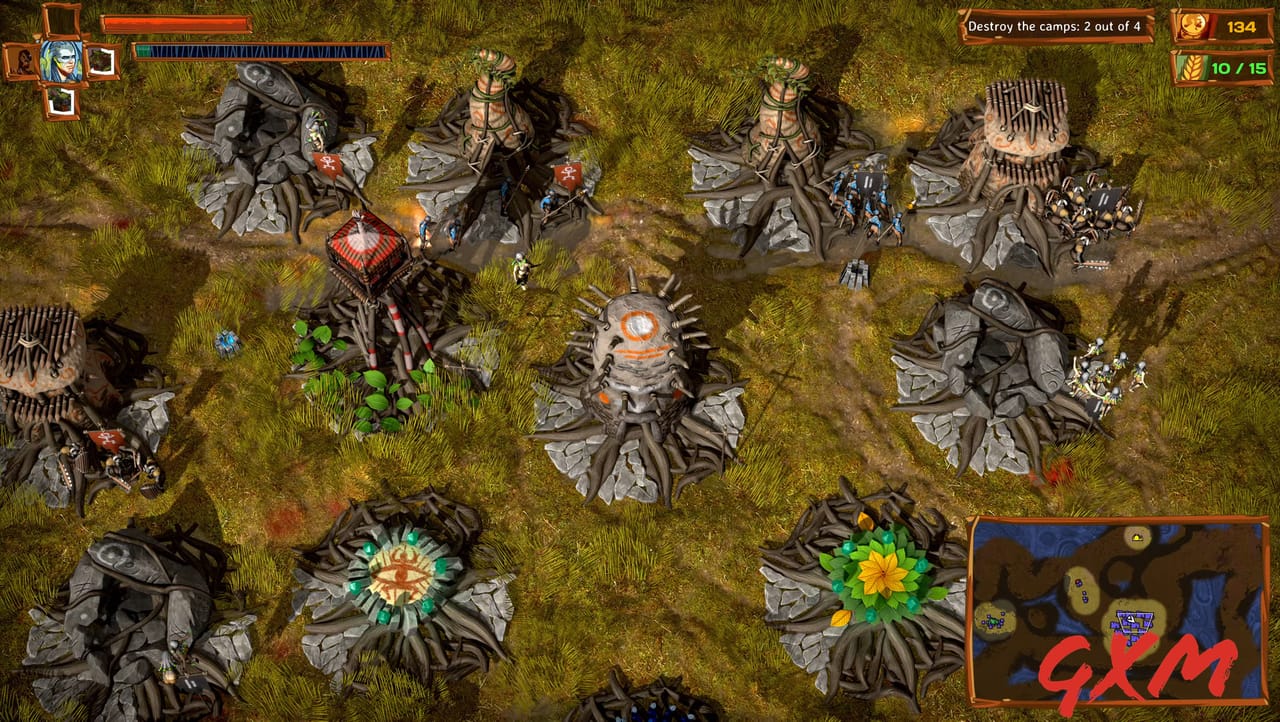Click the white arrow cursor on the minimap
Screen dimensions: 1280x722
[1128, 620]
